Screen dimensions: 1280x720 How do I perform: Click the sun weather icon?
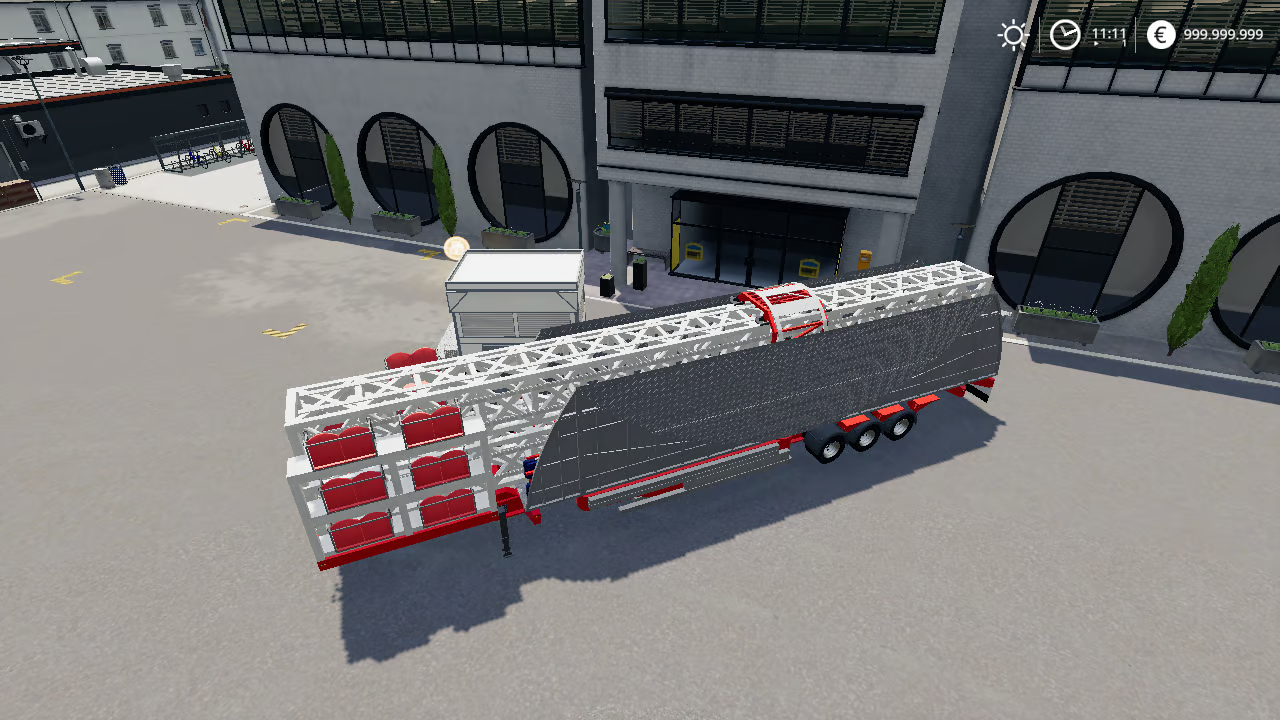(x=1013, y=33)
